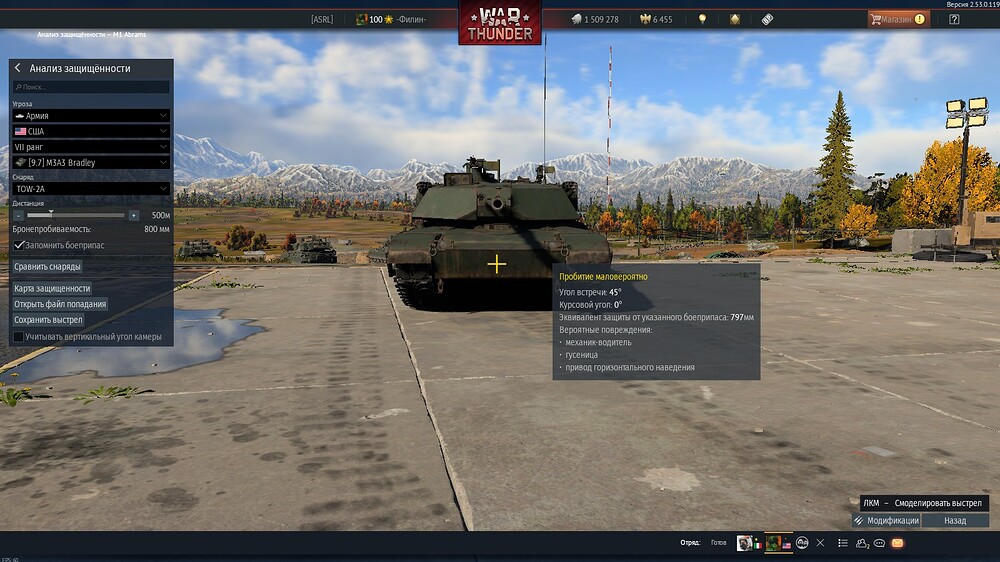This screenshot has height=562, width=1000.
Task: Click Сравнить снаряды button
Action: [47, 267]
